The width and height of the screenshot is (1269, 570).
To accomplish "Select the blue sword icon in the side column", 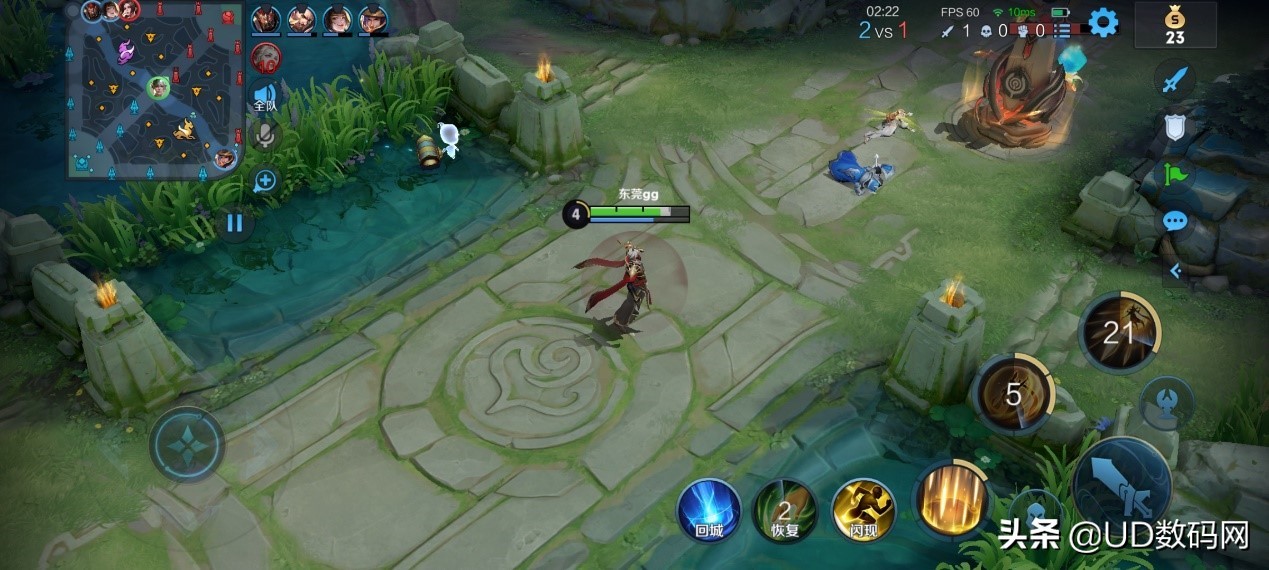I will pyautogui.click(x=1175, y=80).
